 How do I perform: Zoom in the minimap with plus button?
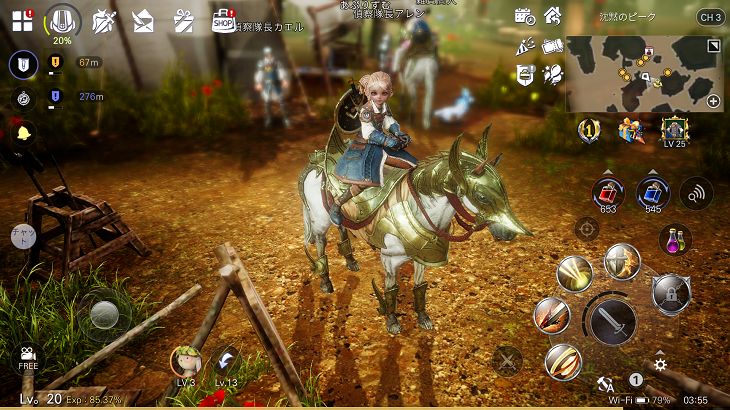pyautogui.click(x=713, y=101)
